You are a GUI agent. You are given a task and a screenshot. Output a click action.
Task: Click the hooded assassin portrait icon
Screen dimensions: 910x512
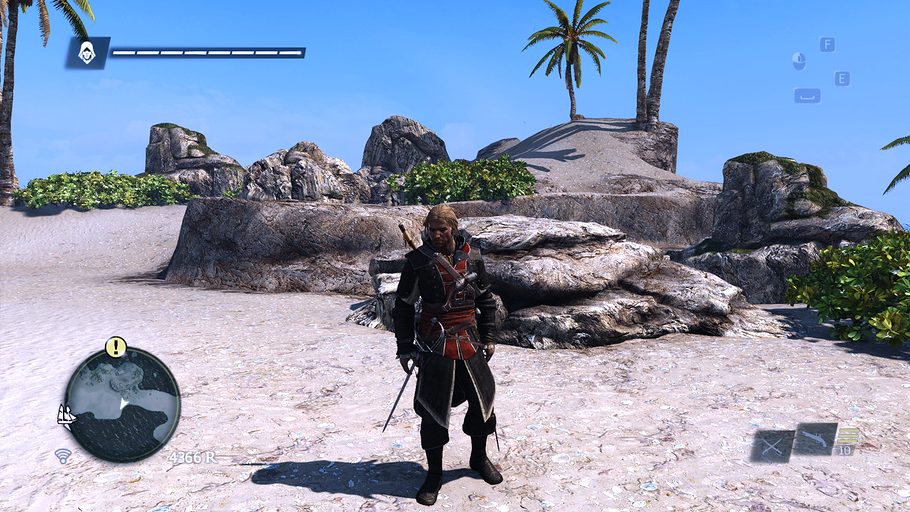tap(87, 52)
